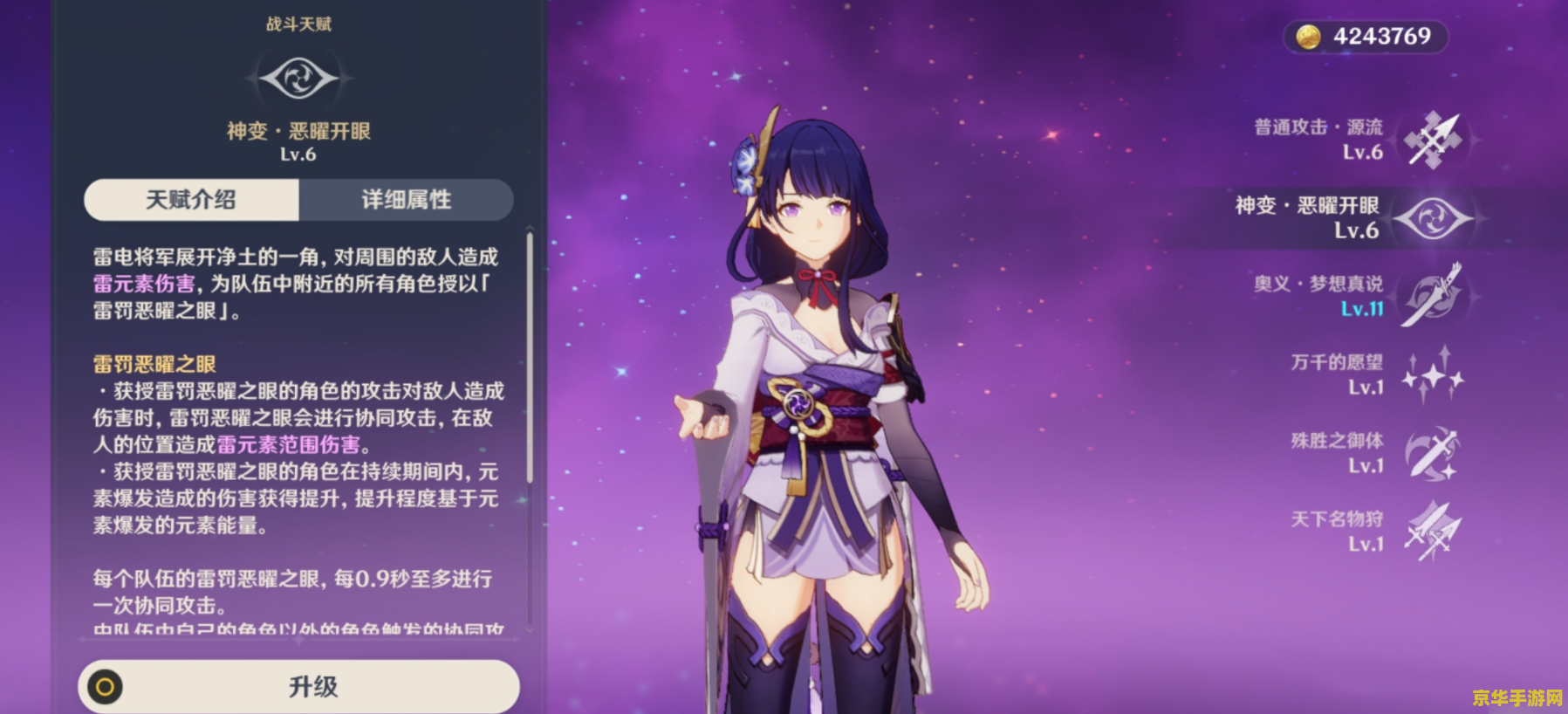Click the 神变·恶曜开眼 skill icon
The image size is (1568, 714).
1432,217
